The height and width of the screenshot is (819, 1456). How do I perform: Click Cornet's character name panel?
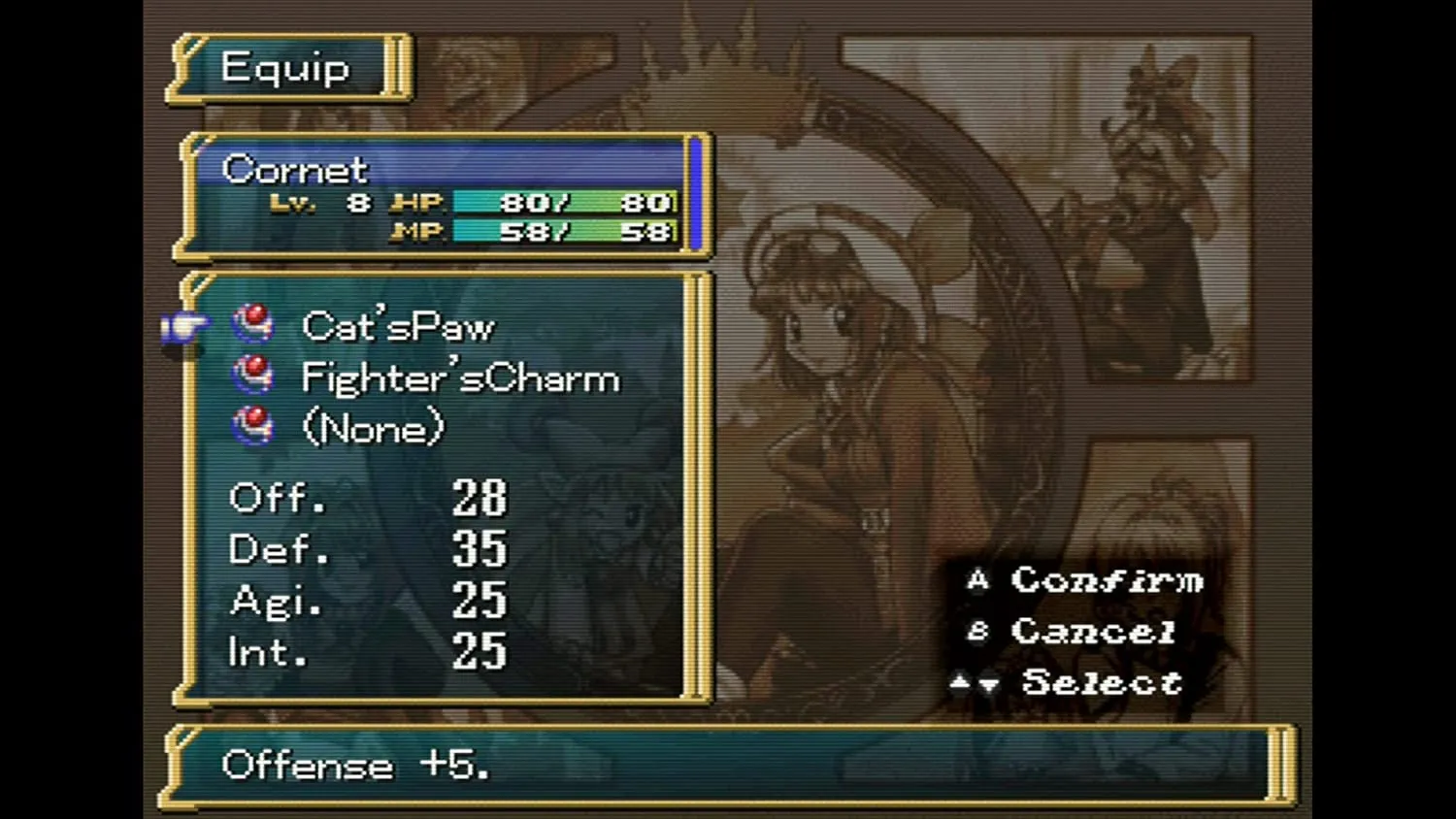295,170
